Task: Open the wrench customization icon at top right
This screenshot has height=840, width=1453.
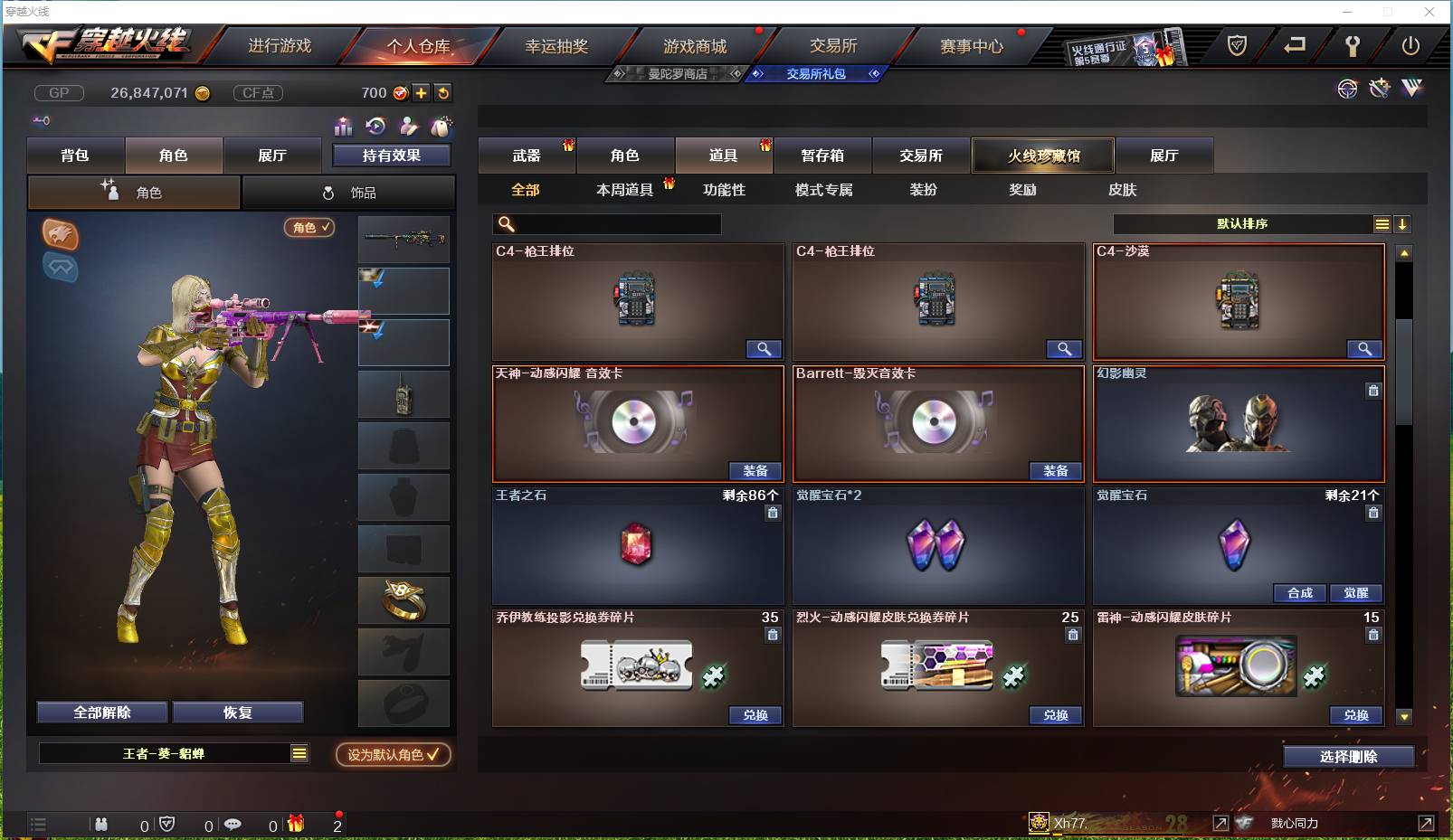Action: pos(1379,89)
